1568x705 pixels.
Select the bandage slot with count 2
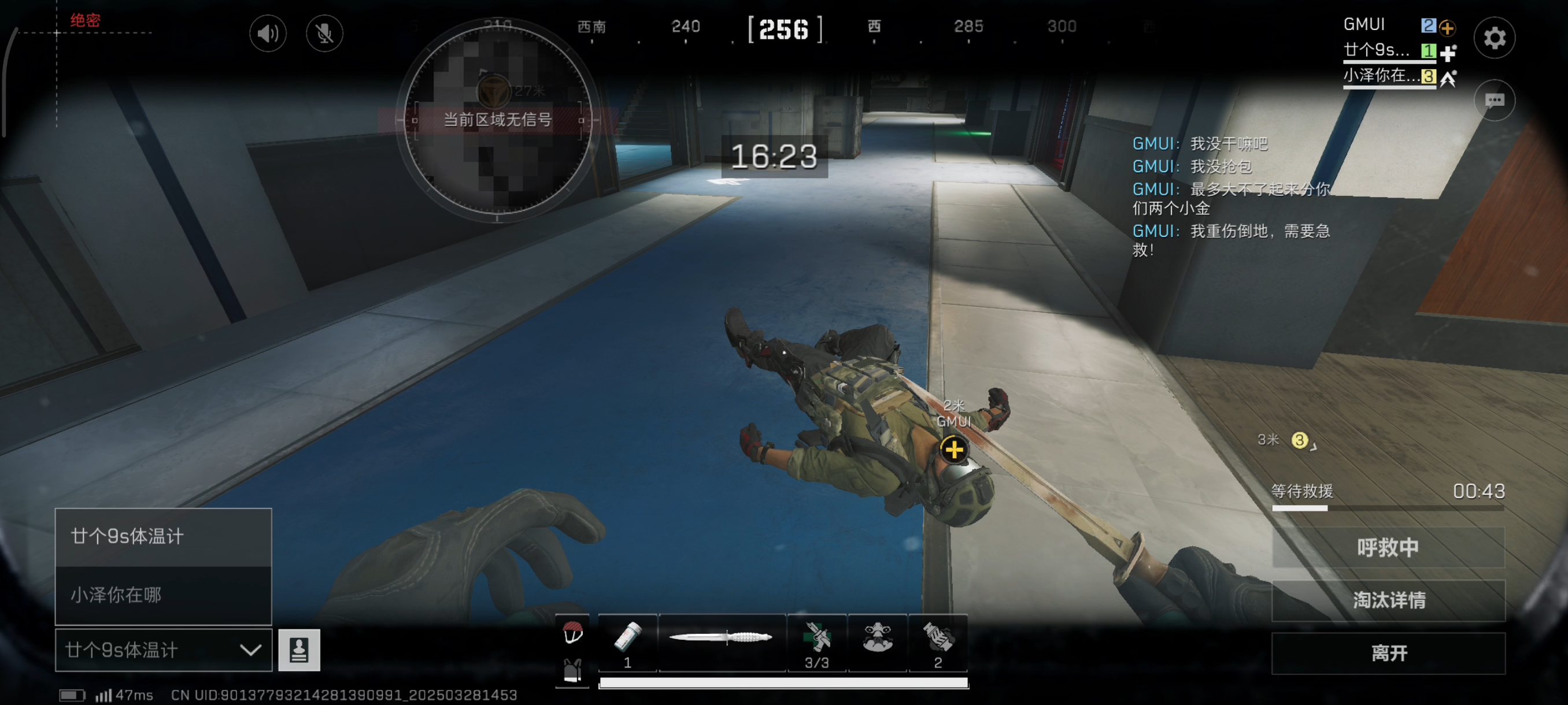(x=938, y=642)
